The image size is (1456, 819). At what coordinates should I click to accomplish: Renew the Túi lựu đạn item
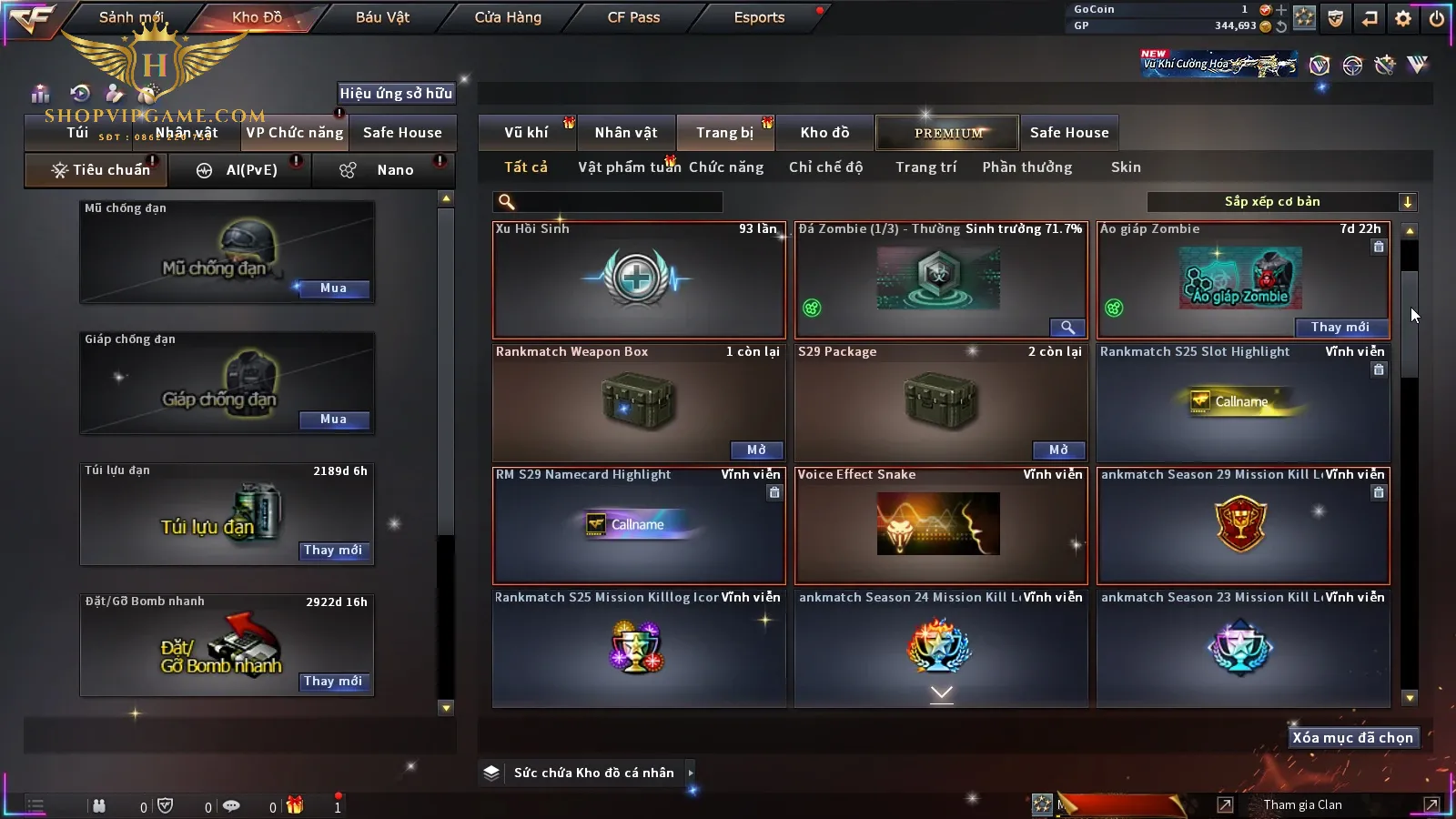(333, 551)
